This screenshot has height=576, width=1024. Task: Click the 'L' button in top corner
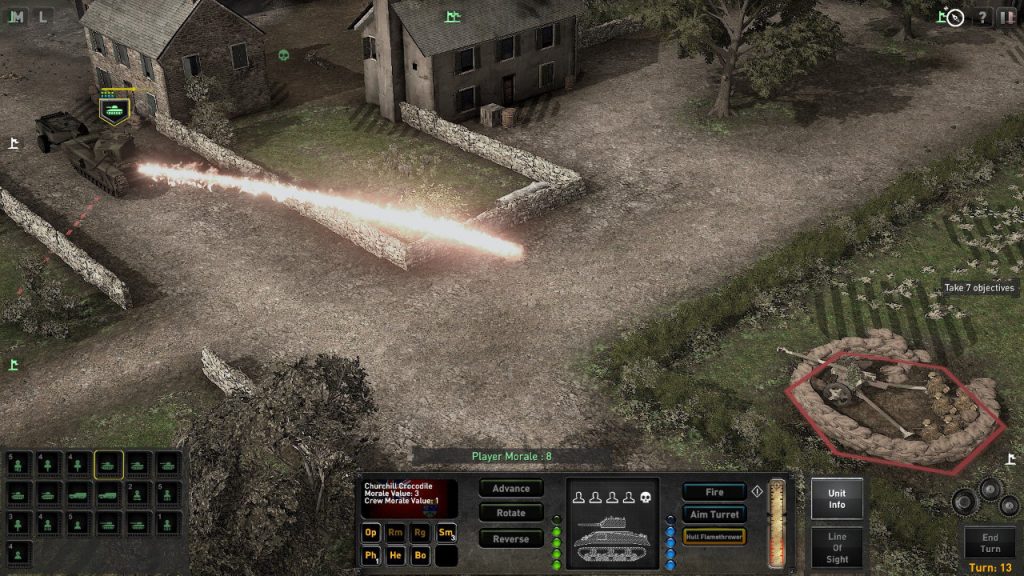point(43,15)
